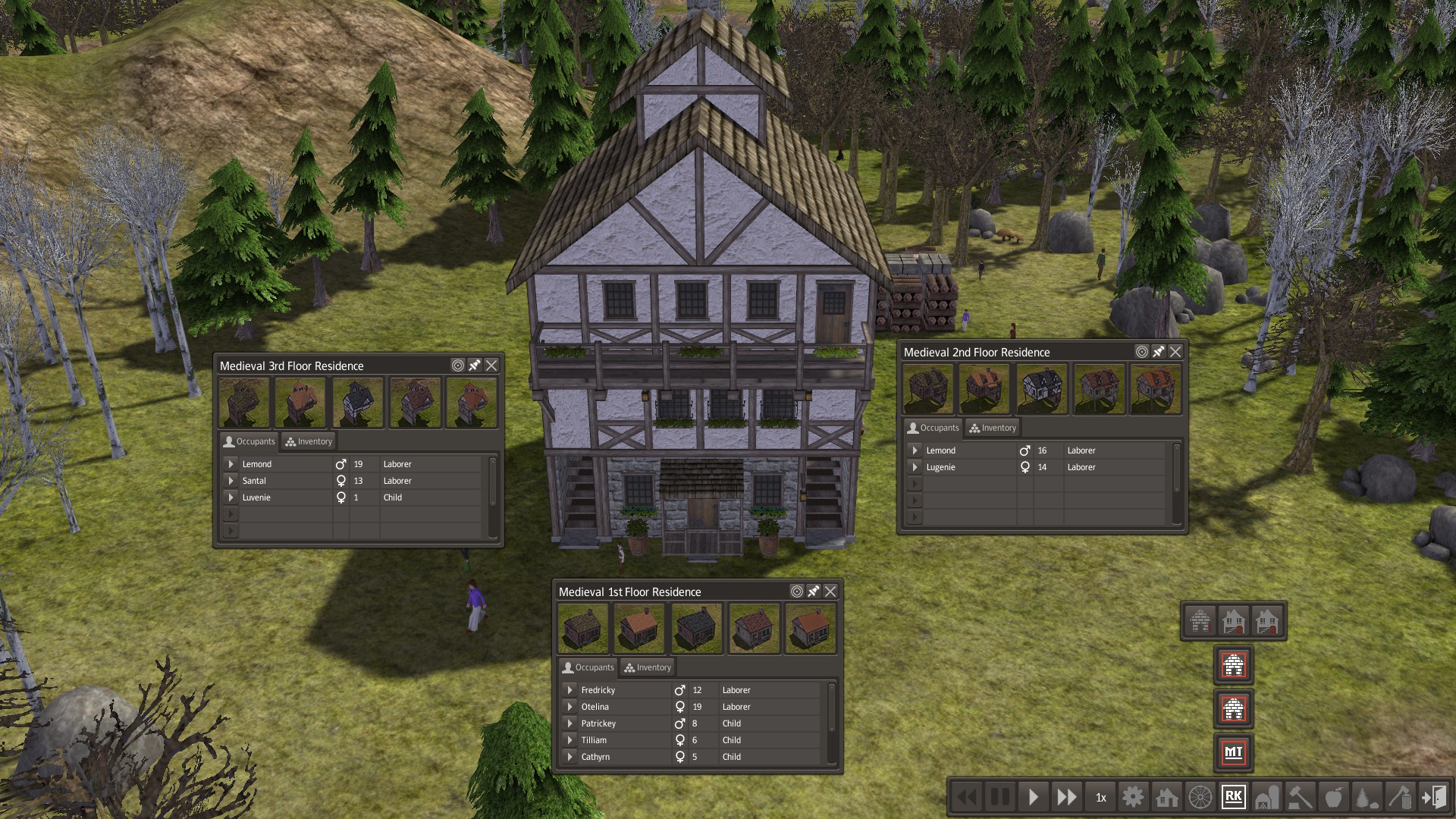Open the apple food production toolbar menu
1456x819 pixels.
[1333, 797]
